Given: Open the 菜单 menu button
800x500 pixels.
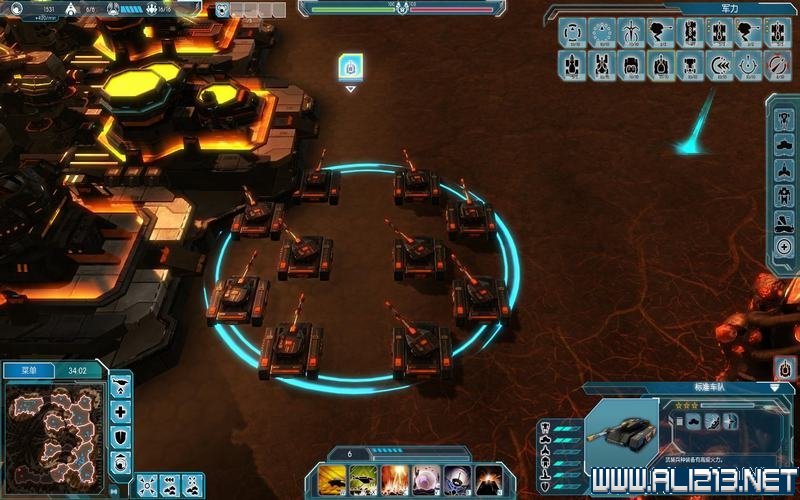Looking at the screenshot, I should (22, 369).
